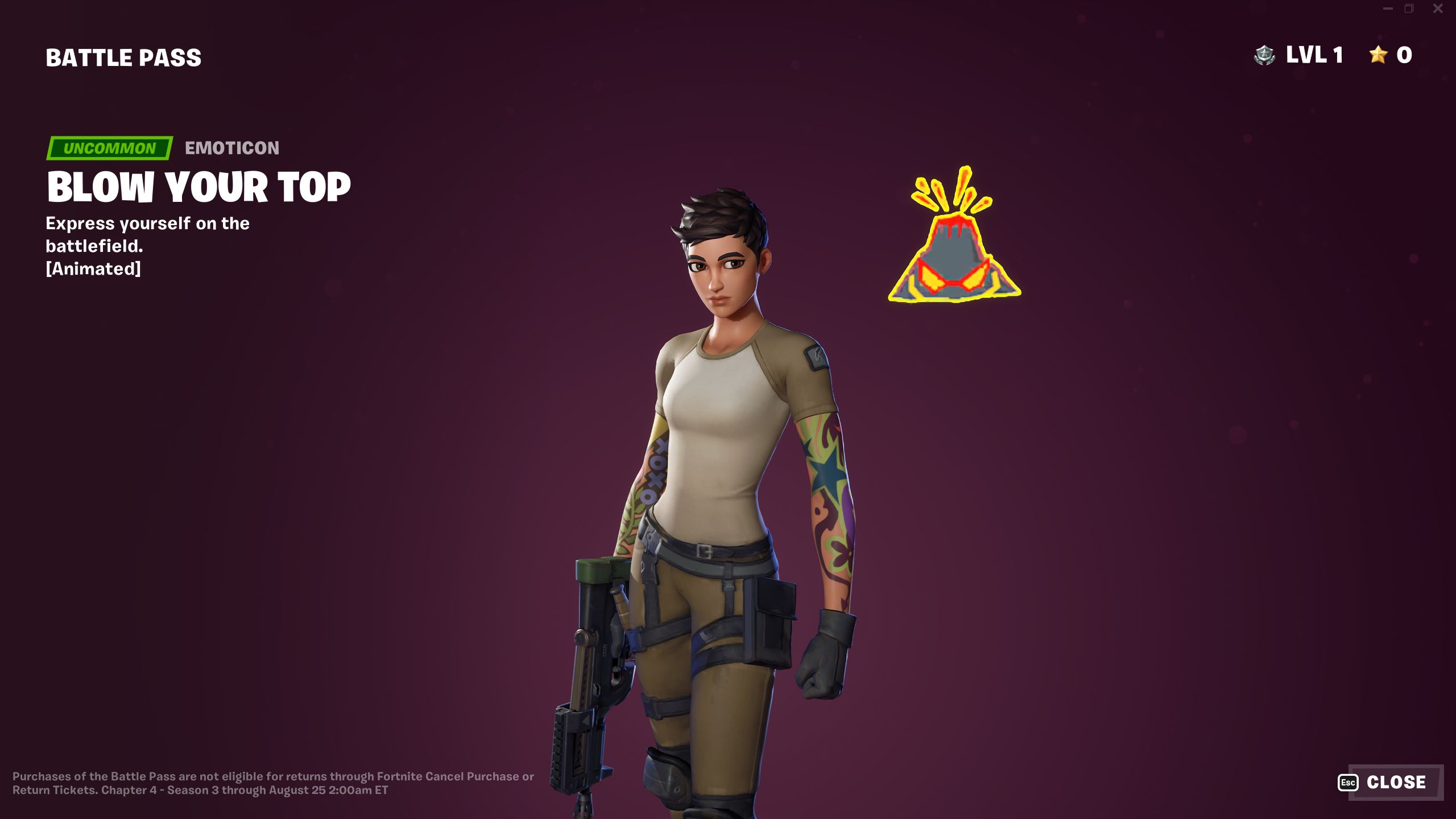Select the green UNCOMMON rarity badge
The width and height of the screenshot is (1456, 819).
pyautogui.click(x=110, y=149)
